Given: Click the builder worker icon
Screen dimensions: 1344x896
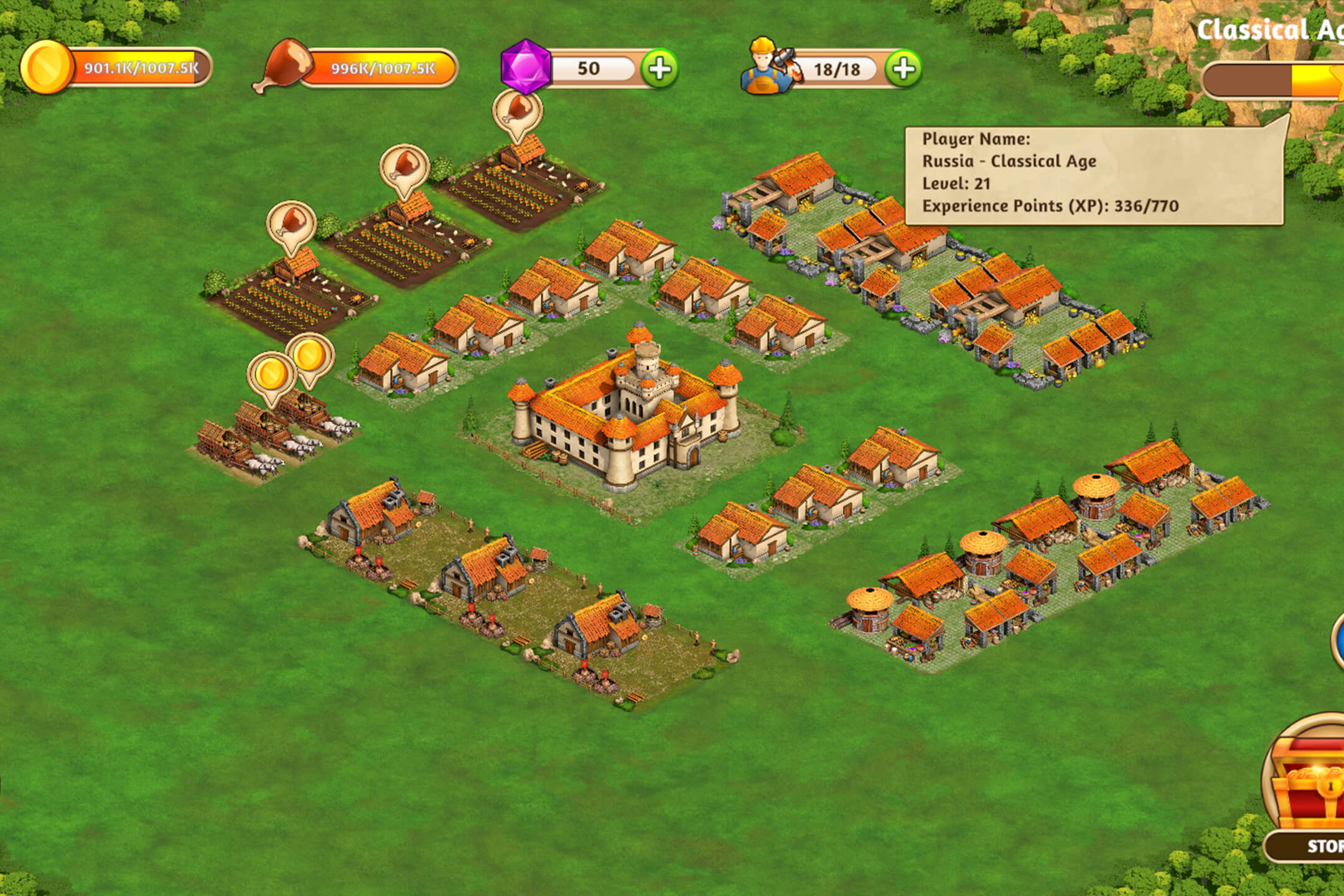Looking at the screenshot, I should tap(767, 67).
